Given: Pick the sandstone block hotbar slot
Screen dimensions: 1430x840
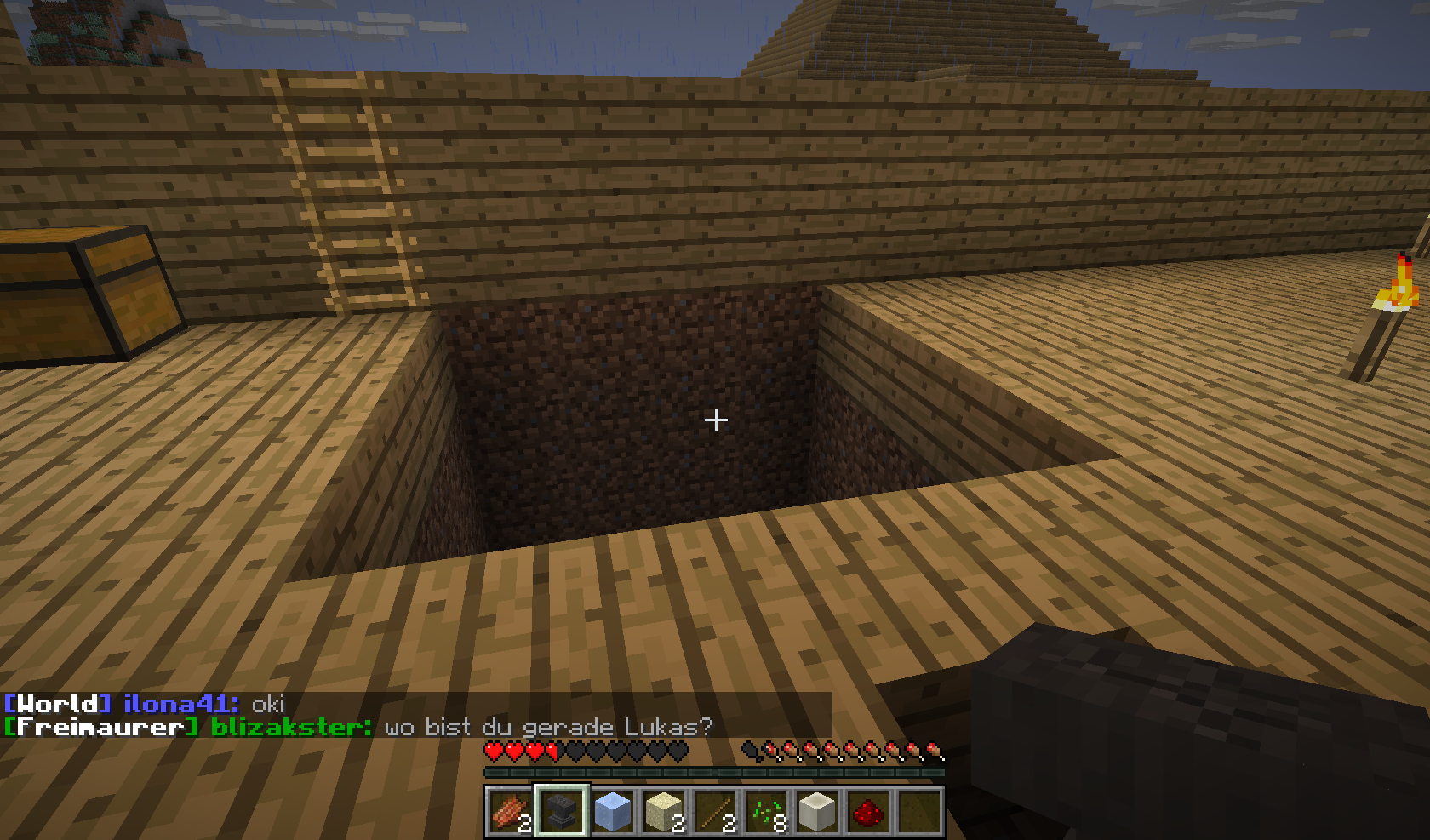Looking at the screenshot, I should coord(663,811).
